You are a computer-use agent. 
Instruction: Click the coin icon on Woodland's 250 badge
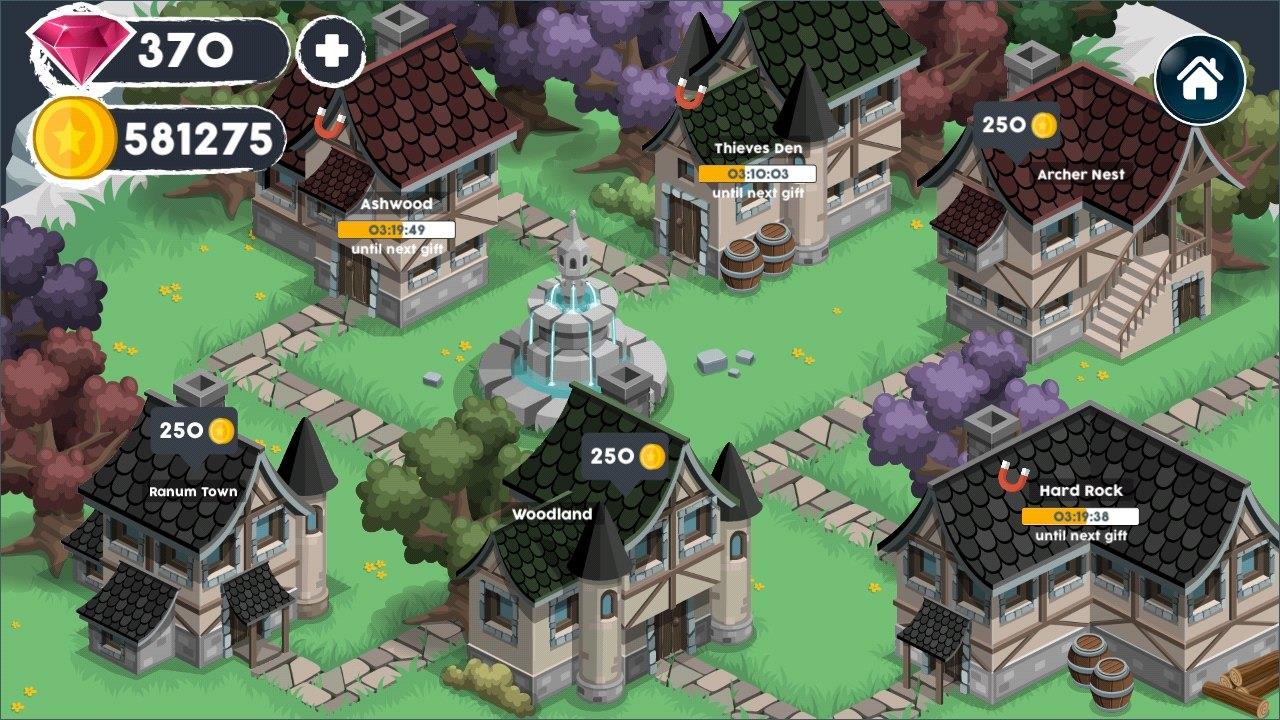[x=650, y=455]
